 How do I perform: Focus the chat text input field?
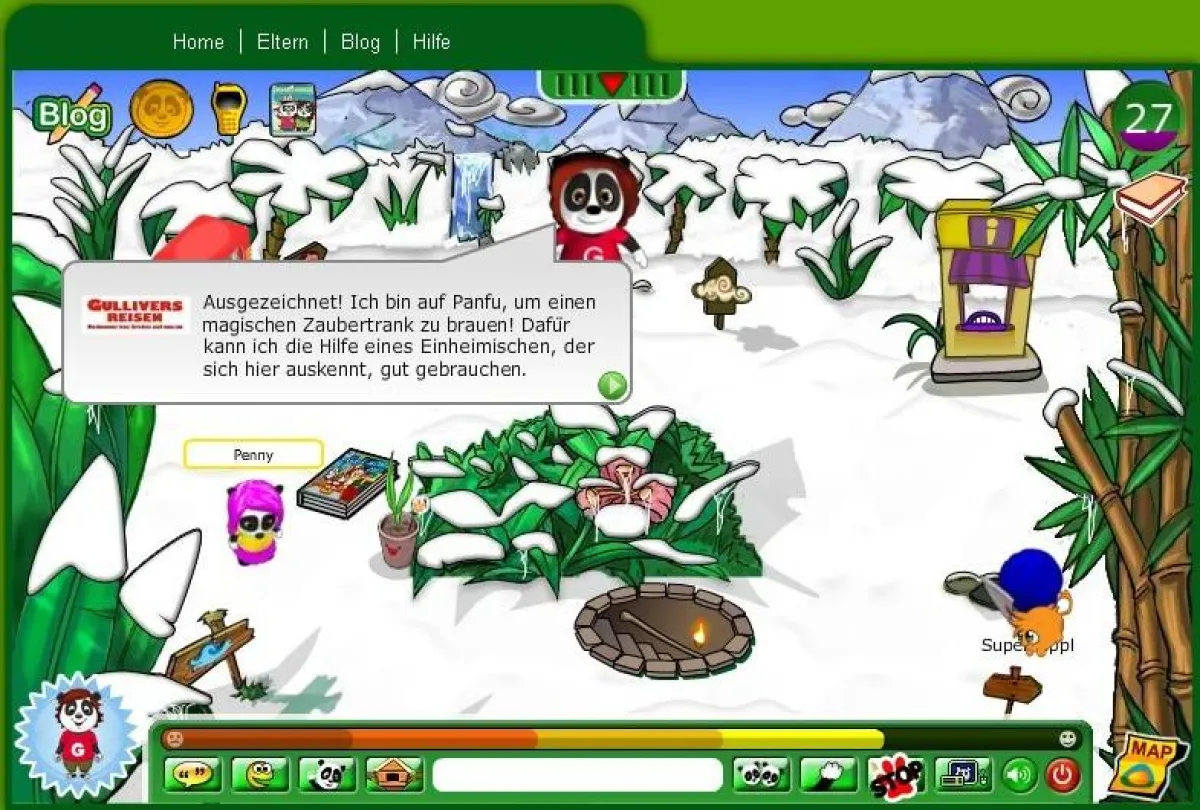tap(577, 774)
